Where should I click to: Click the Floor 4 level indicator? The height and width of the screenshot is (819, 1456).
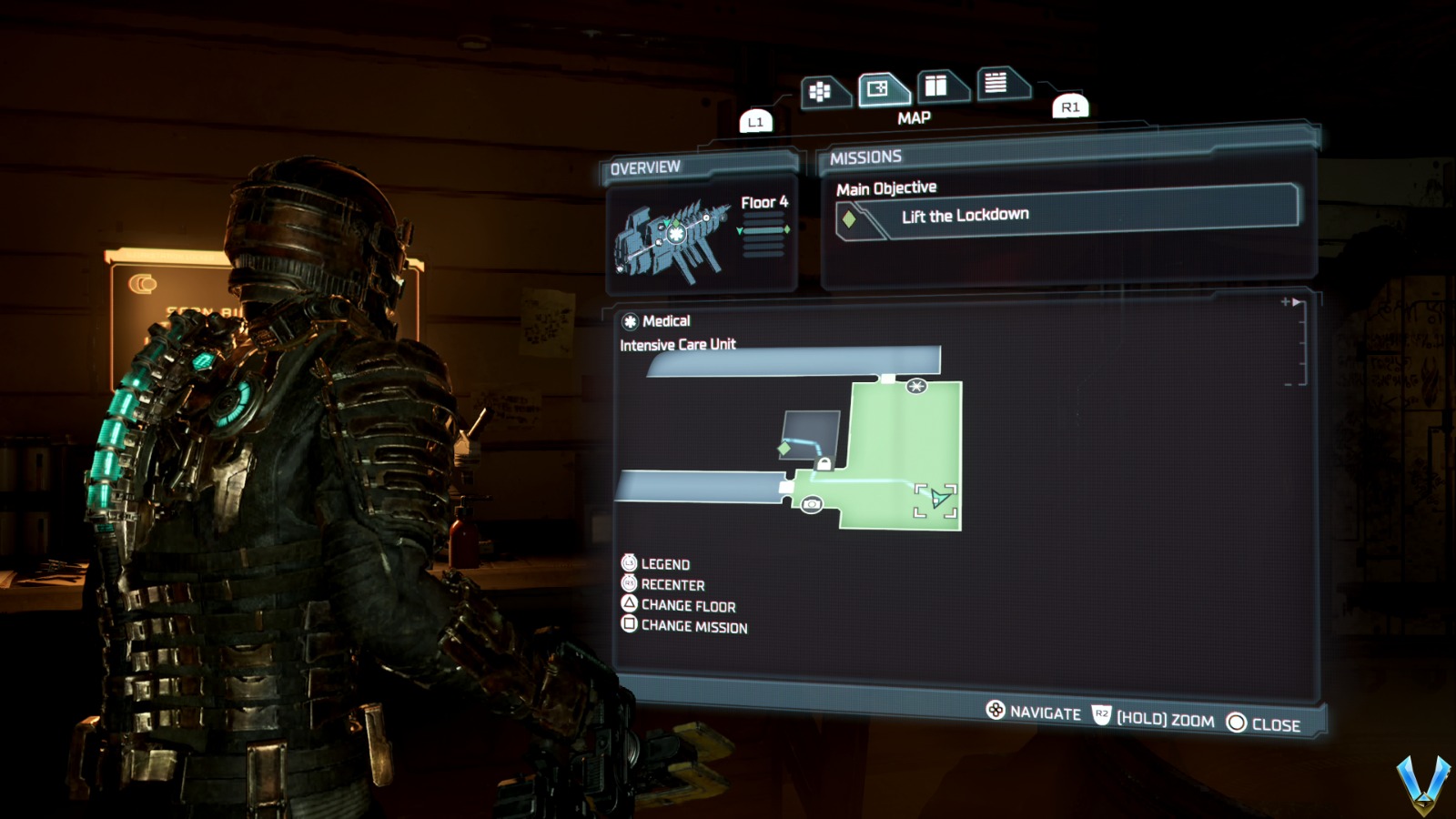pos(764,203)
